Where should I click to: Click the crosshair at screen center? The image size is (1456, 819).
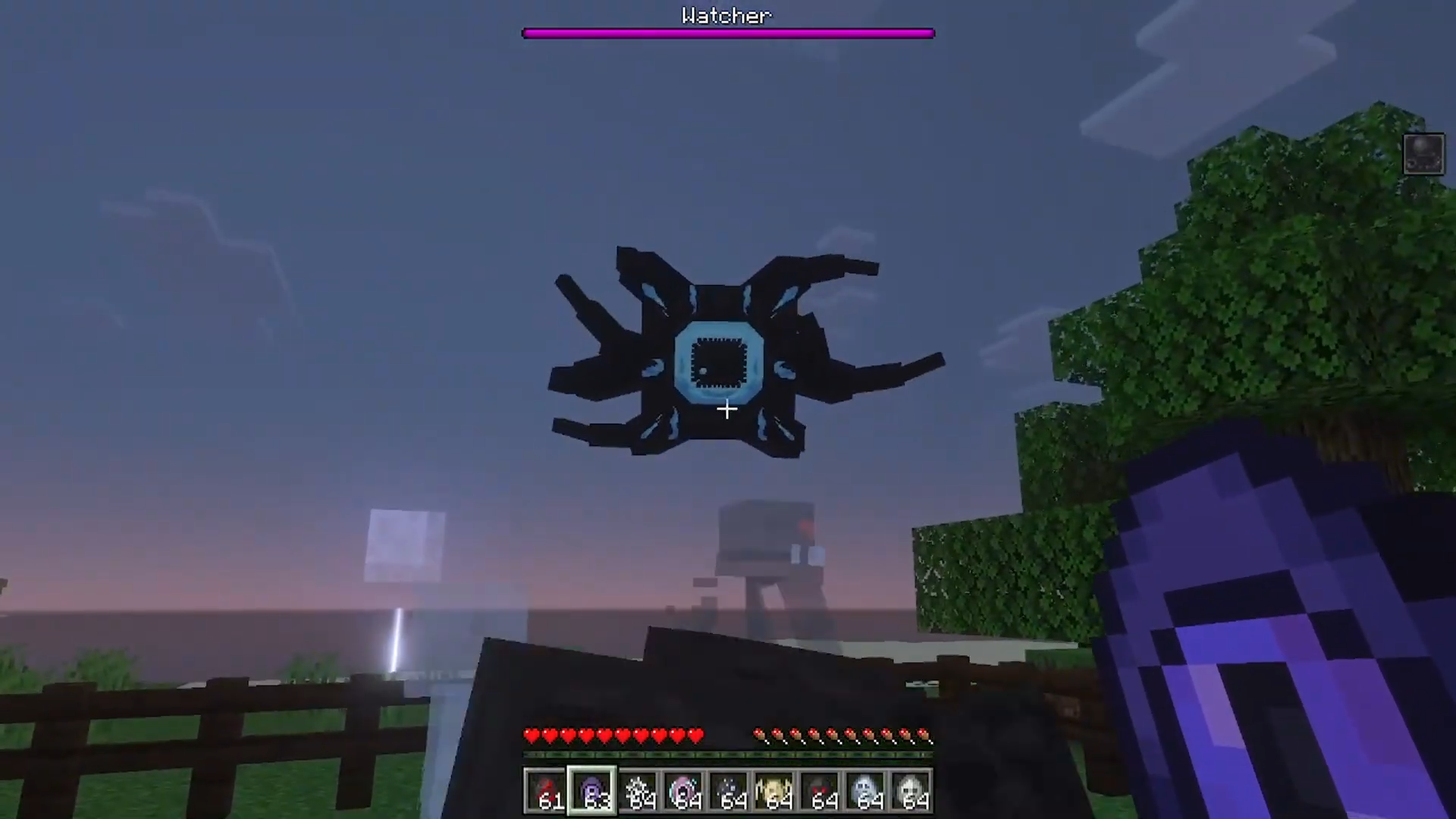click(x=726, y=409)
